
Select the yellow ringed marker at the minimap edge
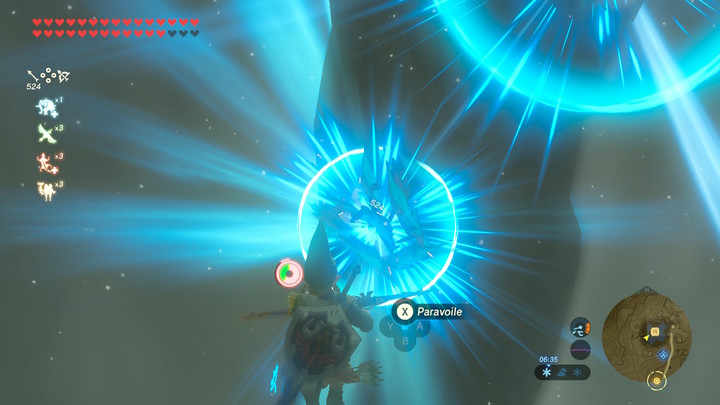(656, 379)
